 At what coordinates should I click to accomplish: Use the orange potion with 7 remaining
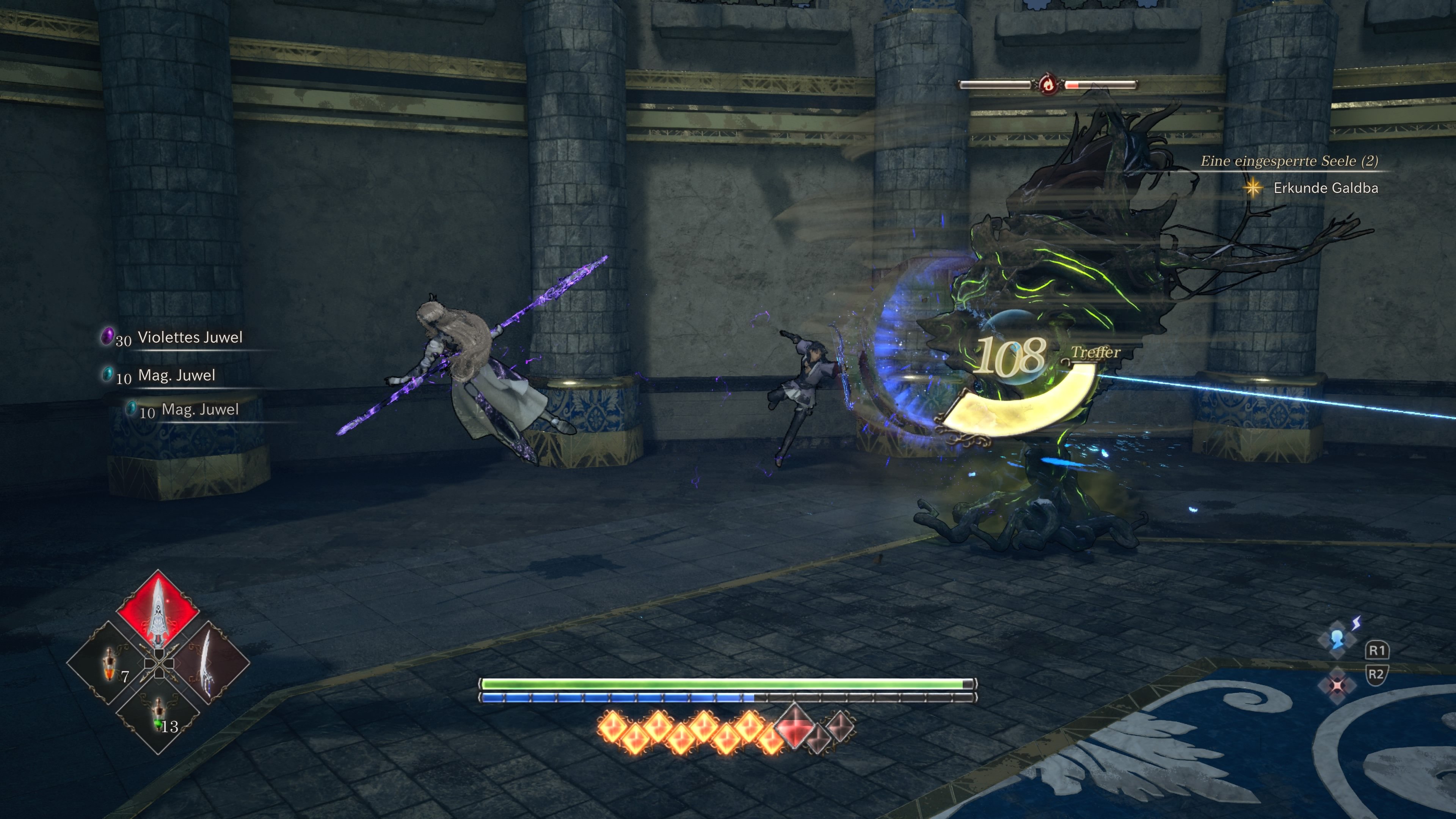[109, 665]
